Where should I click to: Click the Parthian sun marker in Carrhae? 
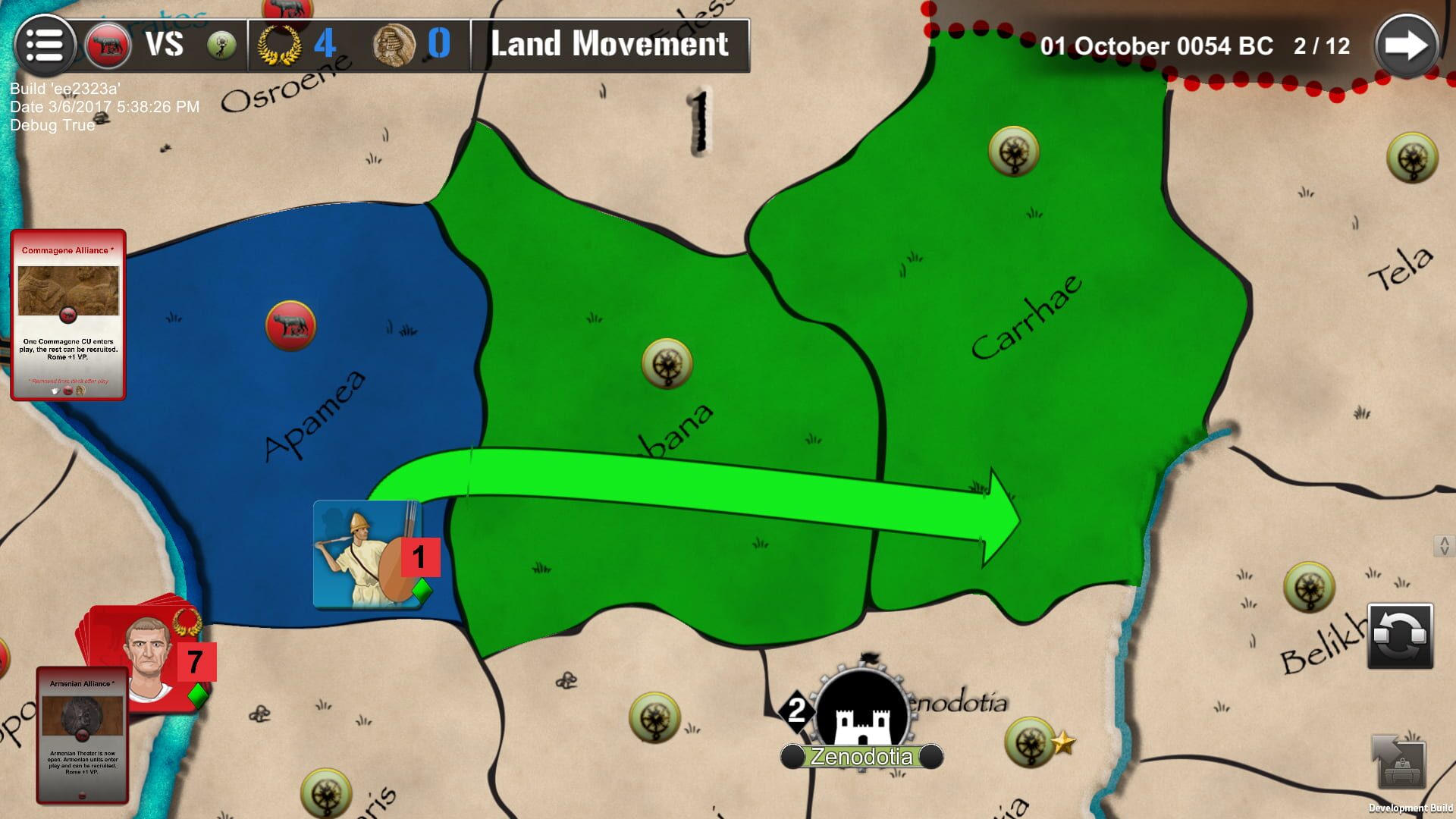pyautogui.click(x=1015, y=151)
